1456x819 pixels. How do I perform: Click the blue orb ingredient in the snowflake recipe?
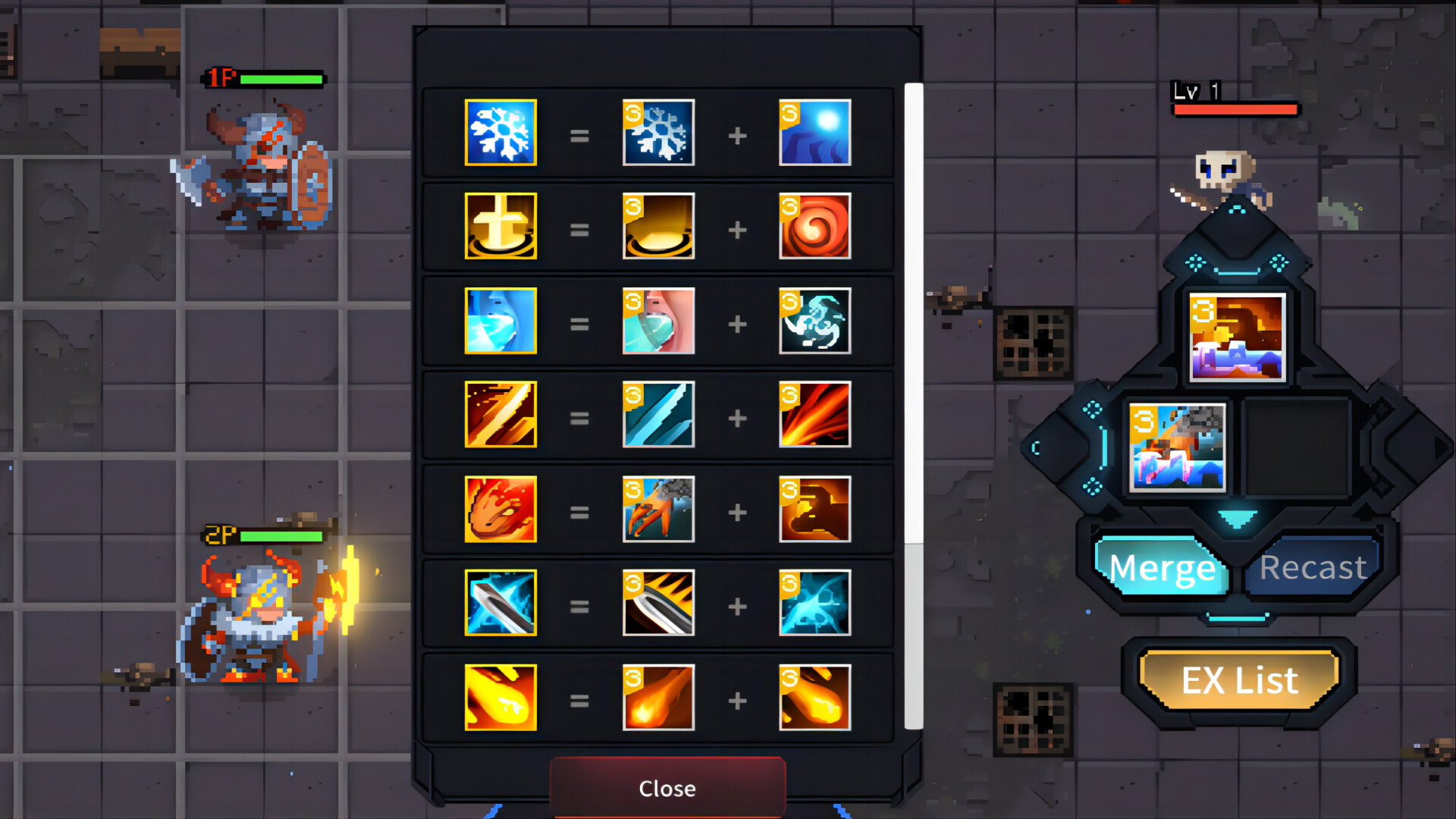pyautogui.click(x=814, y=133)
